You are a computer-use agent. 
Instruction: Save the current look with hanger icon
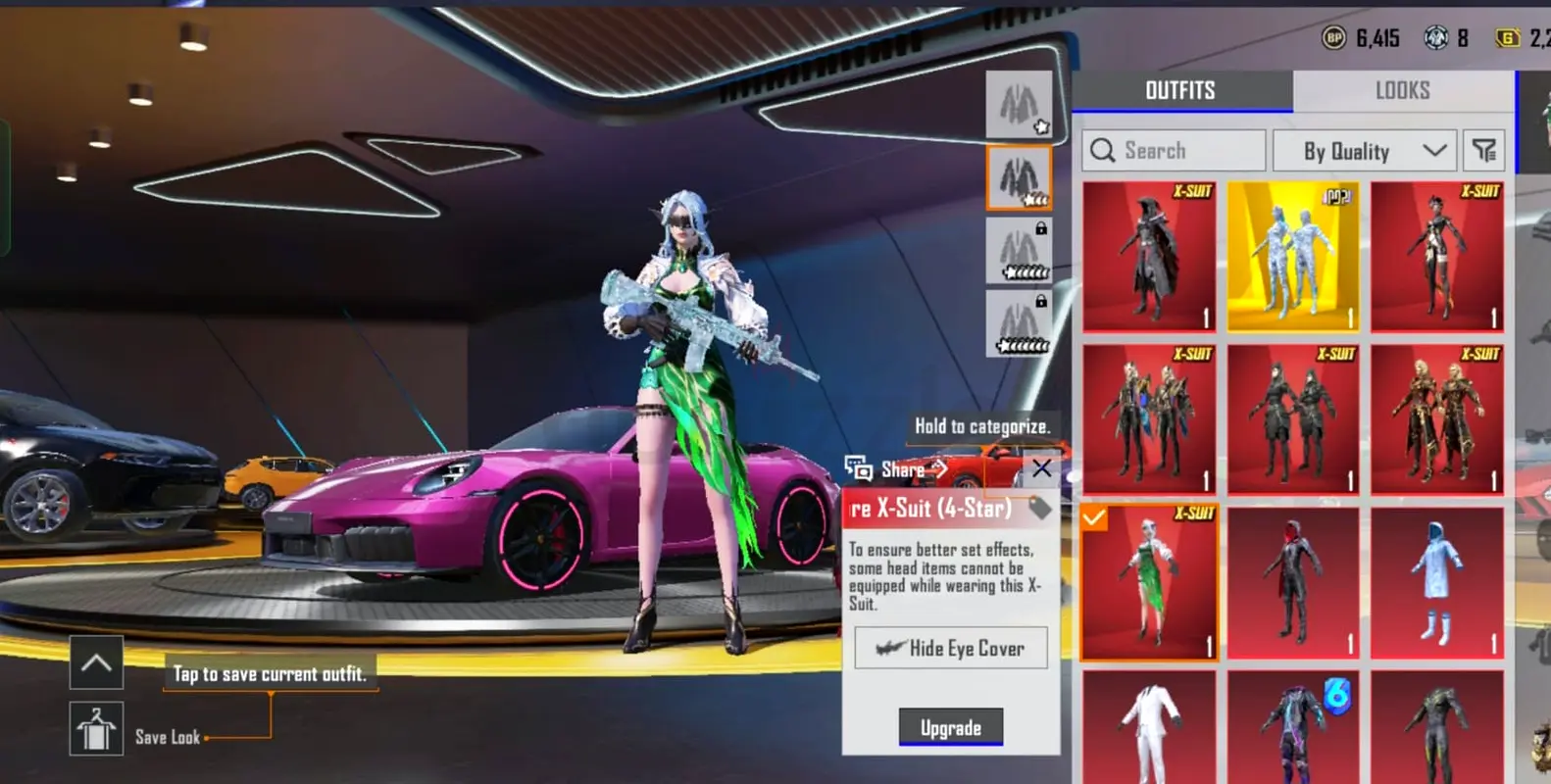pos(96,729)
